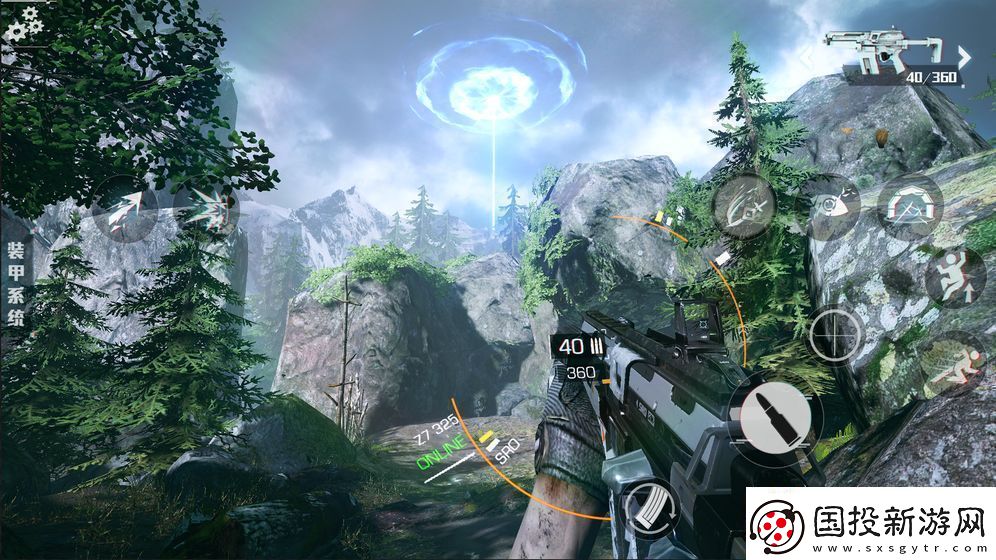996x560 pixels.
Task: Use the right burst dash skill icon
Action: coord(207,209)
